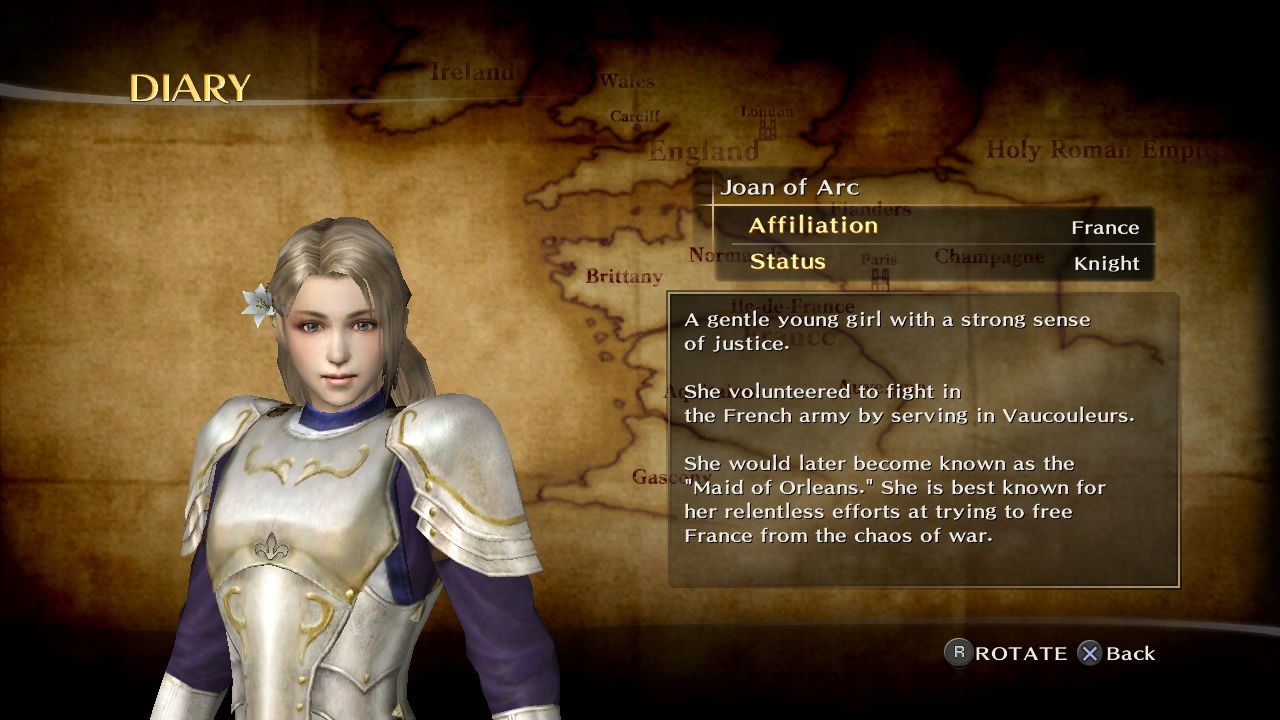The image size is (1280, 720).
Task: Open the DIARY title banner
Action: pyautogui.click(x=190, y=88)
